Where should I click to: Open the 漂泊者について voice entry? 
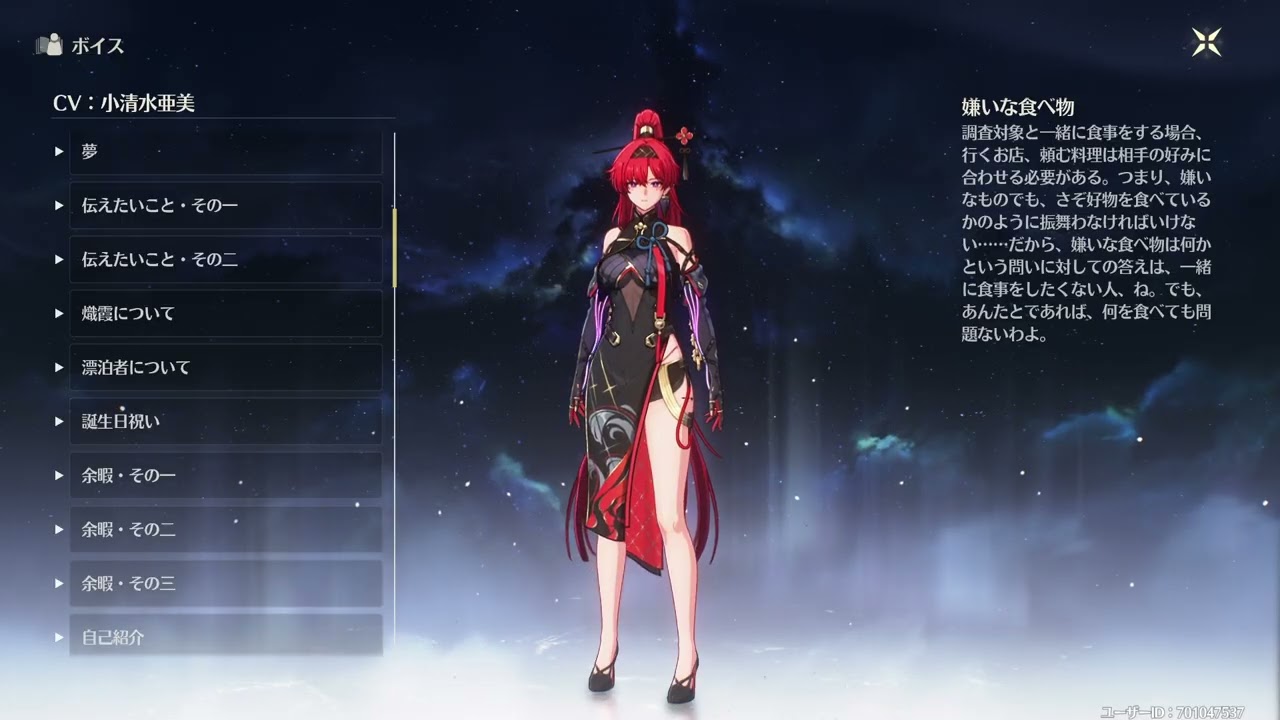(x=225, y=367)
